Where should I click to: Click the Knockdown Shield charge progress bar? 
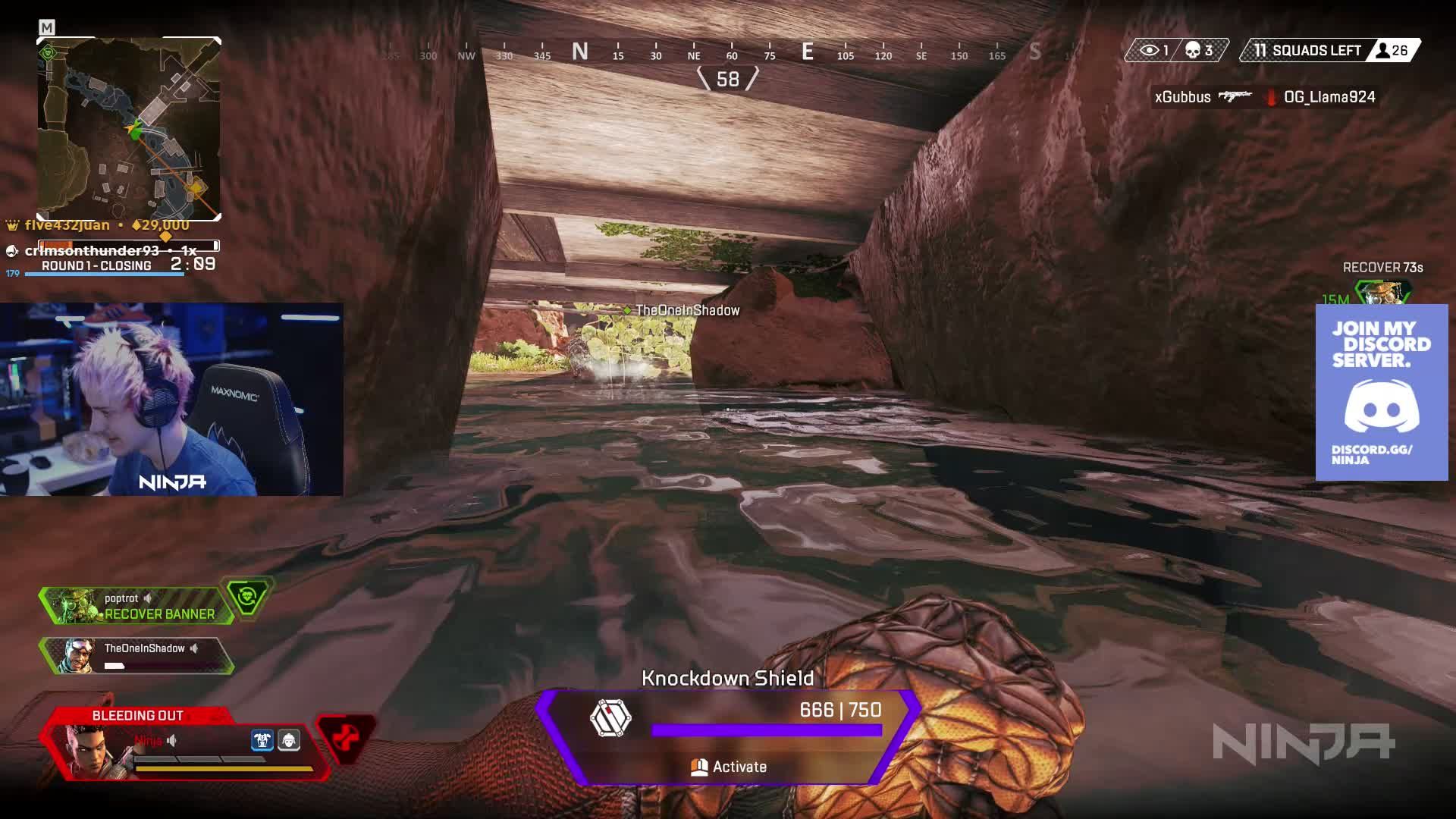[766, 730]
